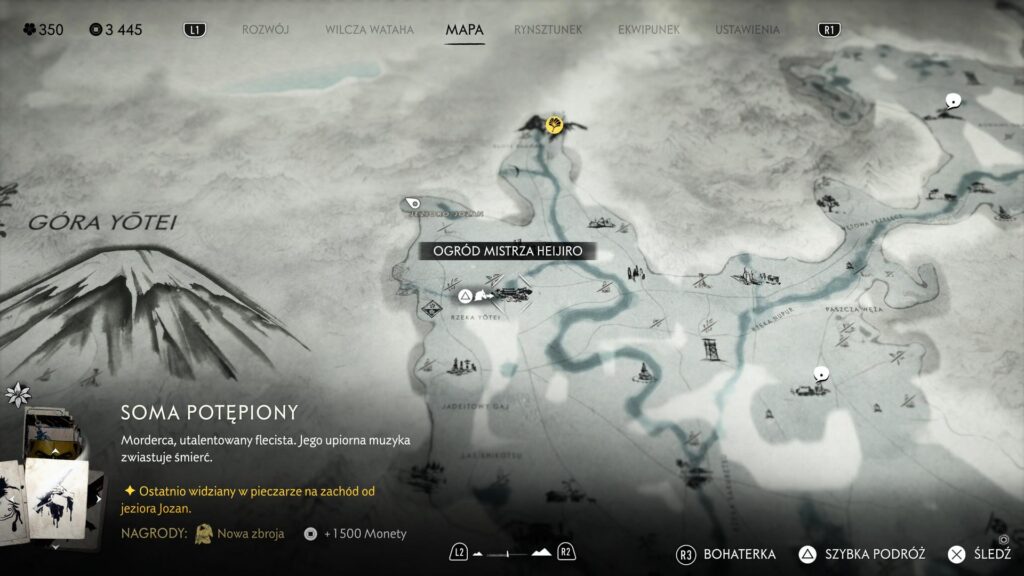Go to the Rynsztunek tab
Image resolution: width=1024 pixels, height=576 pixels.
[x=548, y=30]
